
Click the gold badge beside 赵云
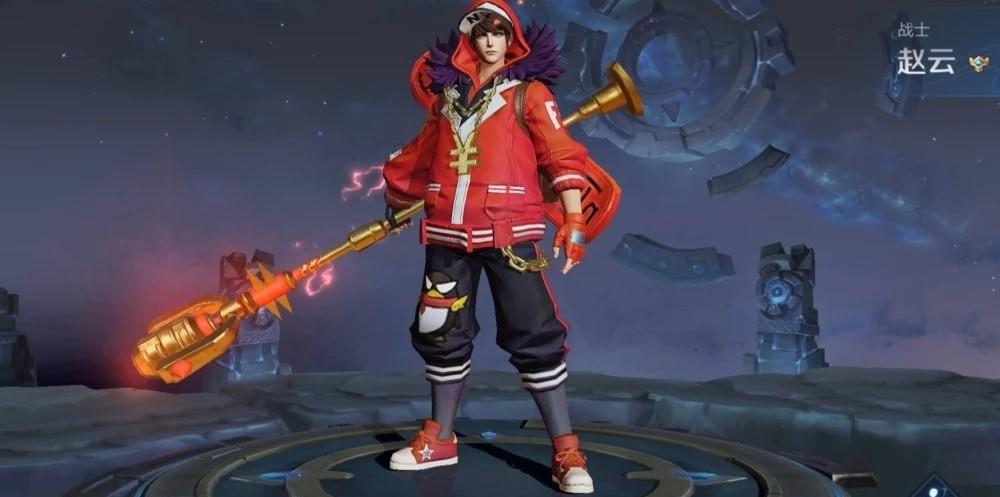pyautogui.click(x=979, y=65)
